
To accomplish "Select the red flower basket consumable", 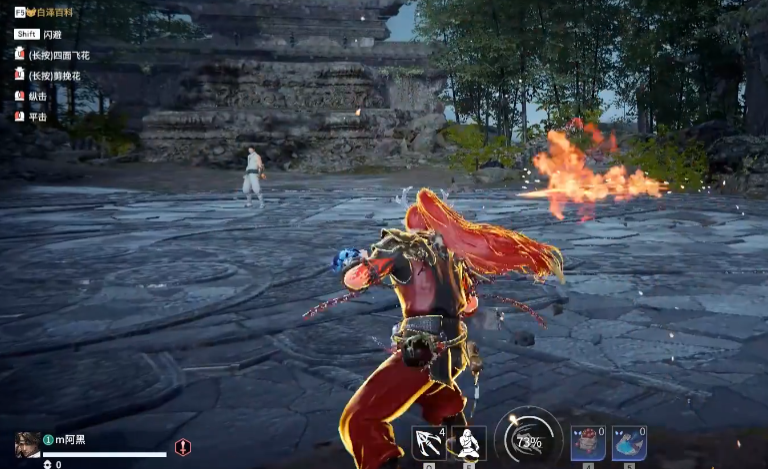I will (588, 443).
